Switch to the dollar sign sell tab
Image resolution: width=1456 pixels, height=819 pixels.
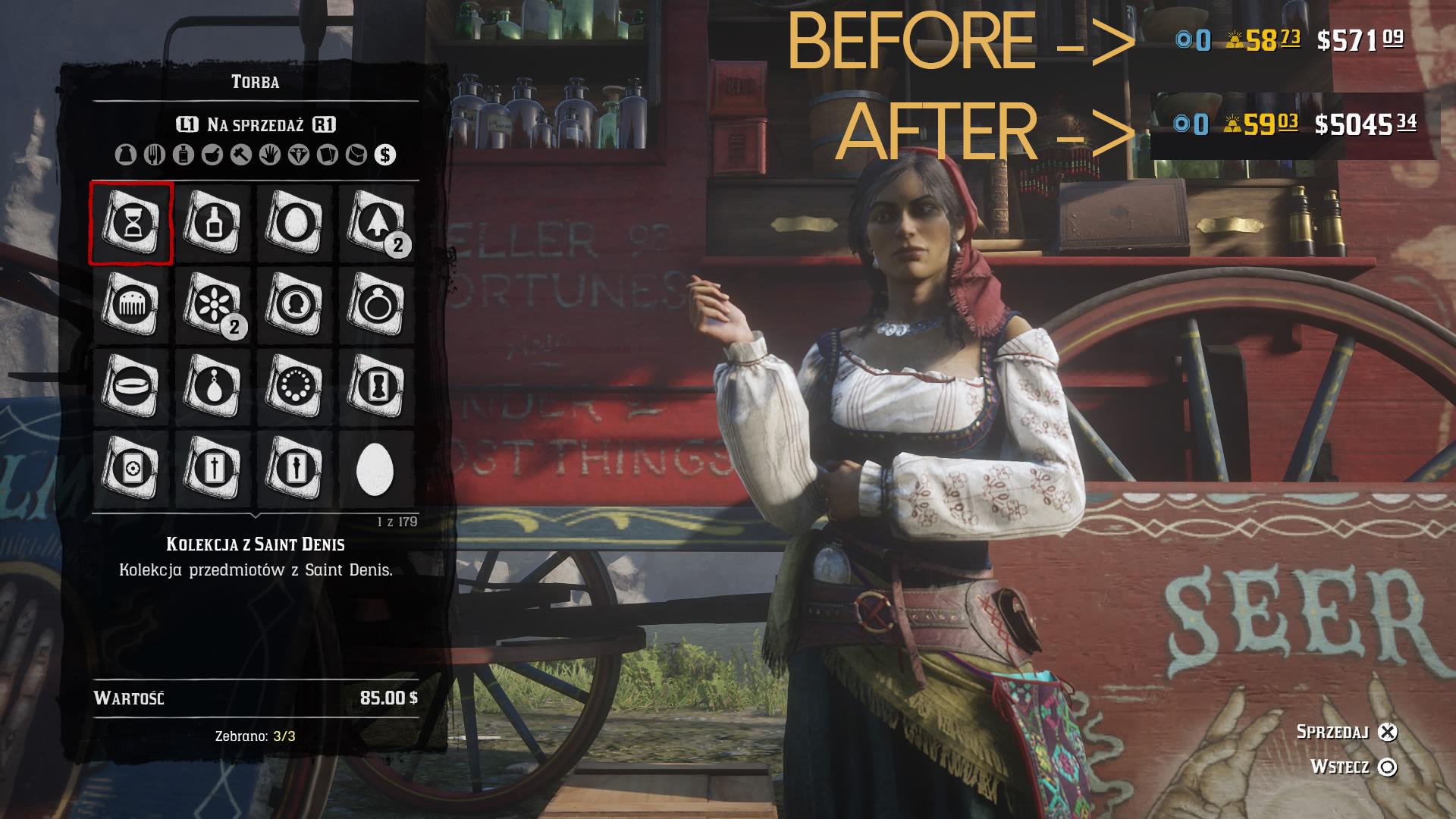(385, 155)
